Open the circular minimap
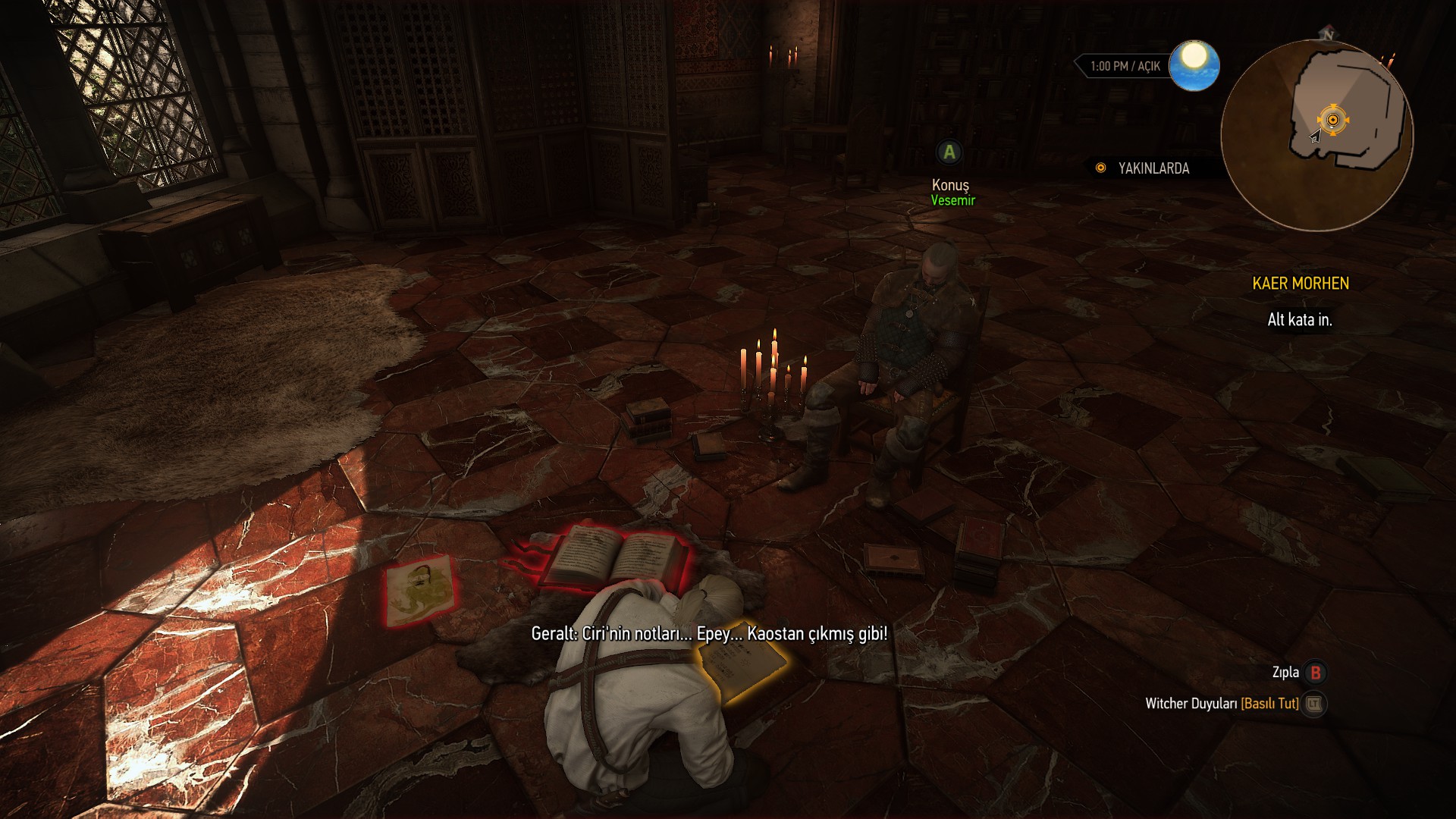1456x819 pixels. click(x=1317, y=136)
